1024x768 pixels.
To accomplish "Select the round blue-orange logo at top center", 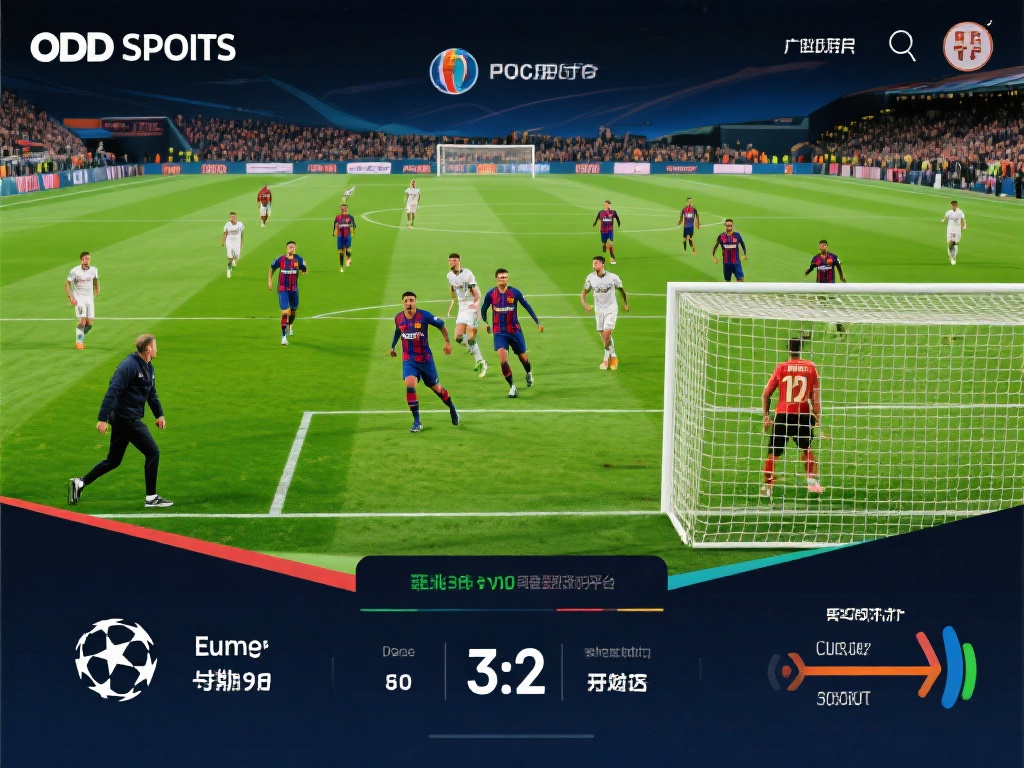I will [x=454, y=72].
